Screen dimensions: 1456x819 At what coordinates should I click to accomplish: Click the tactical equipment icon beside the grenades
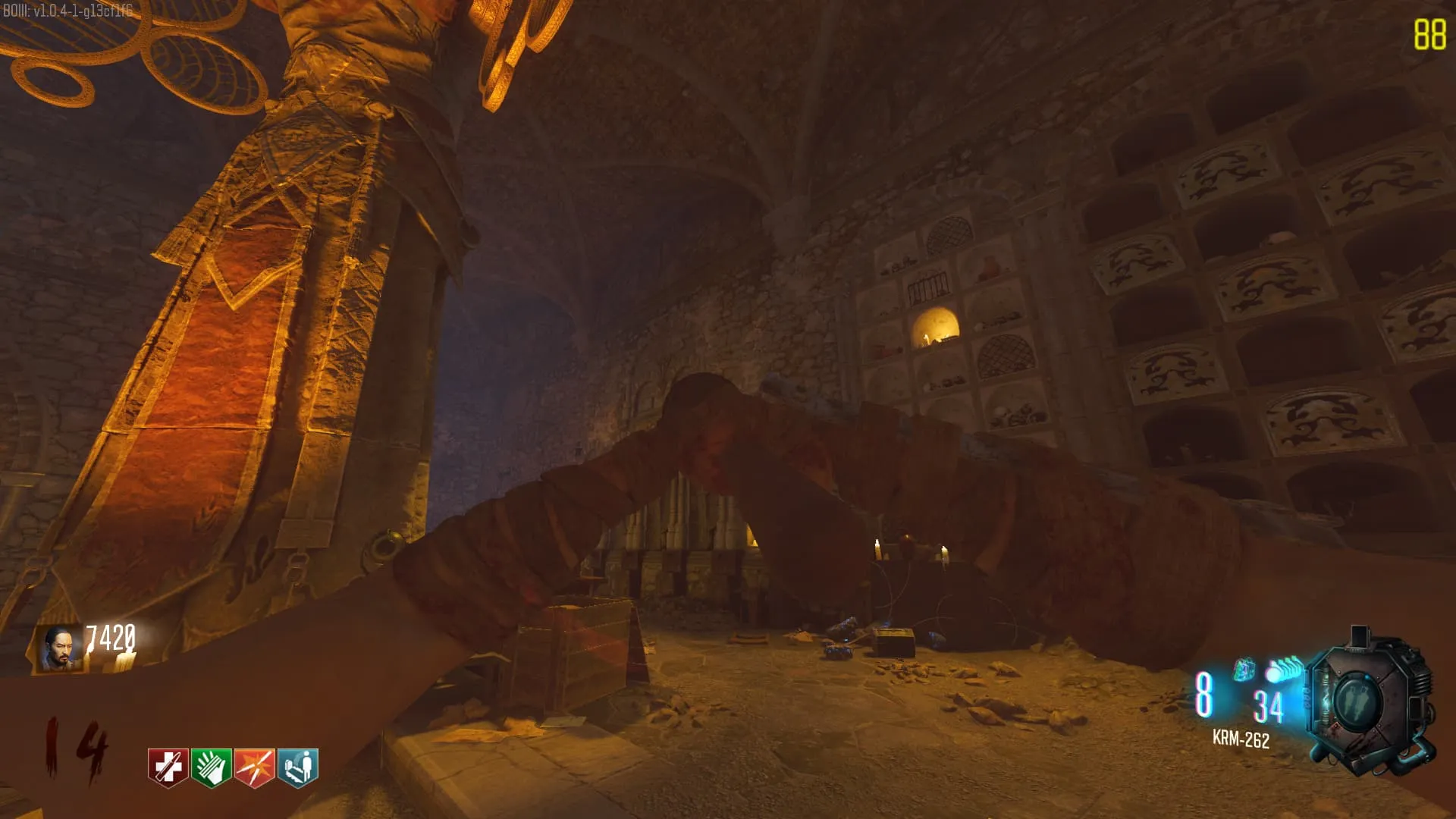tap(1244, 670)
